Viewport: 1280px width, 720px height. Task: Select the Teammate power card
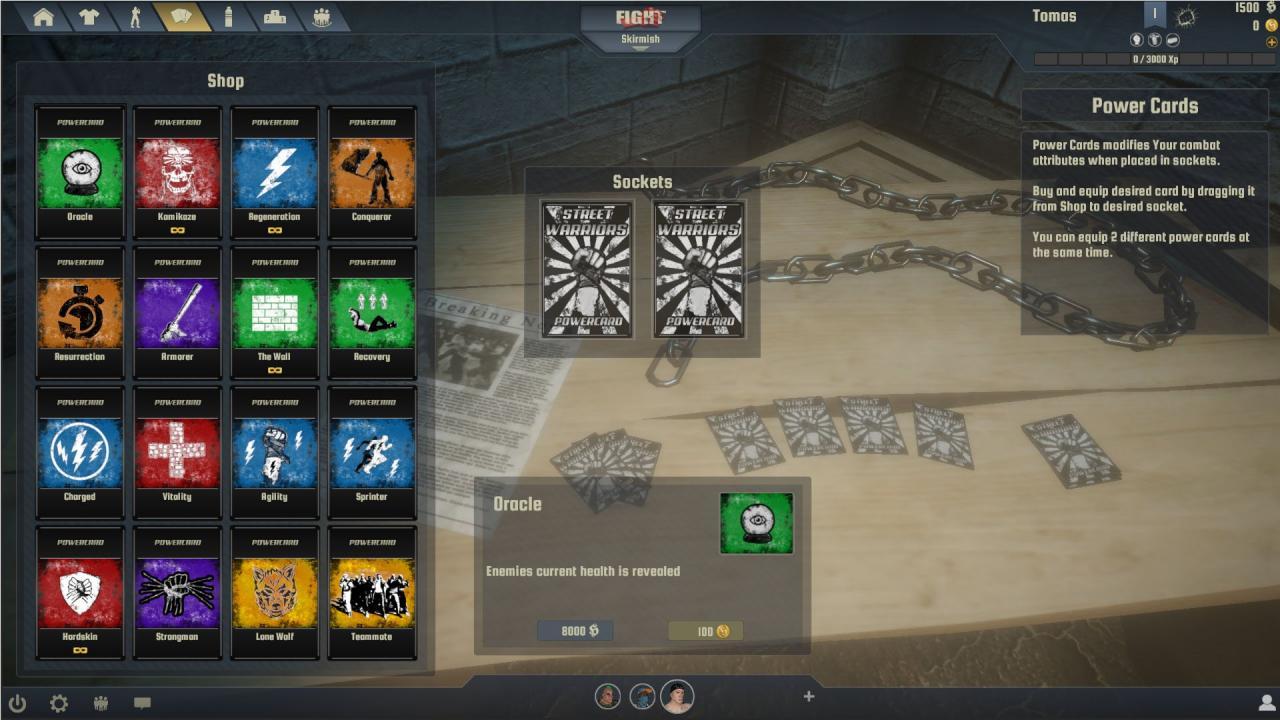pyautogui.click(x=371, y=592)
